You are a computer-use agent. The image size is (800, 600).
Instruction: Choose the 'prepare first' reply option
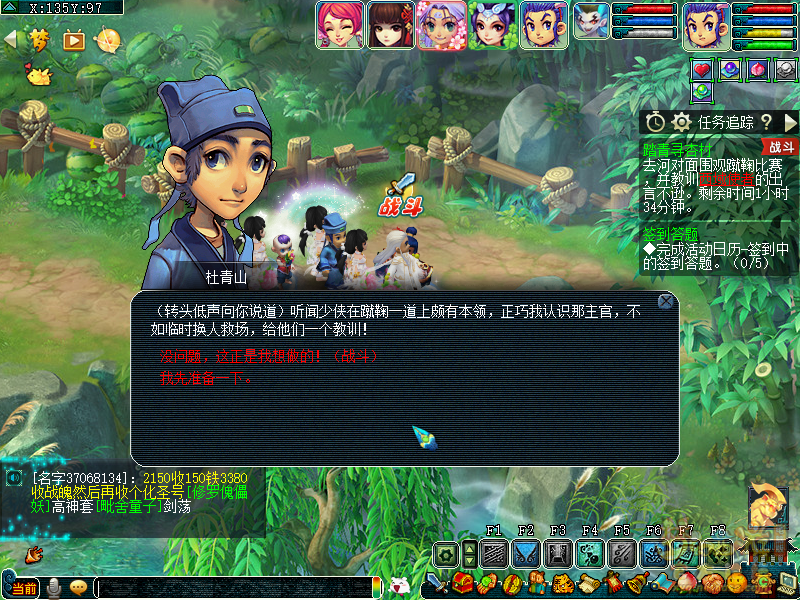[x=207, y=378]
